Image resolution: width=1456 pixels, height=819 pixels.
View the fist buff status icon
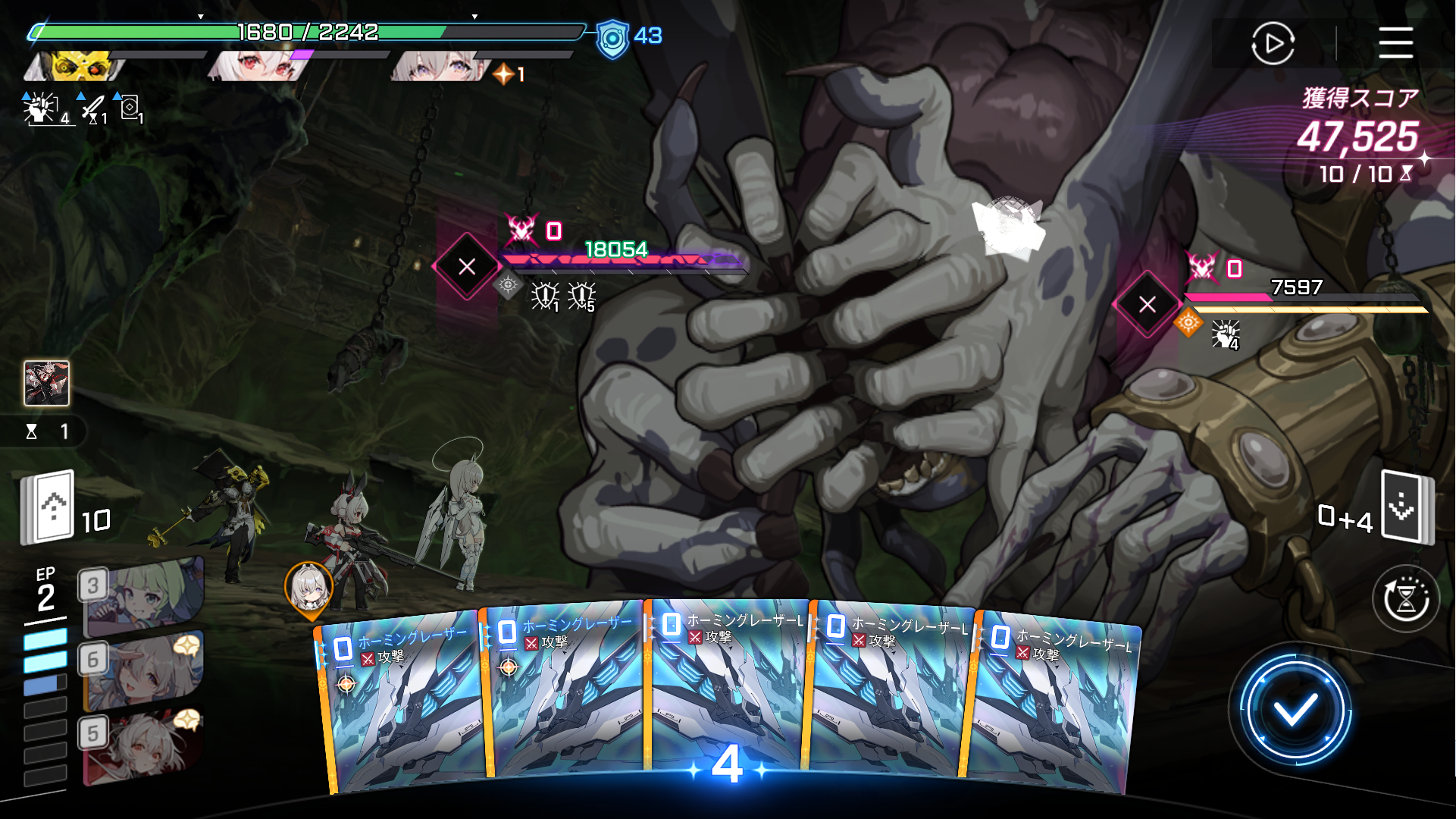point(41,108)
